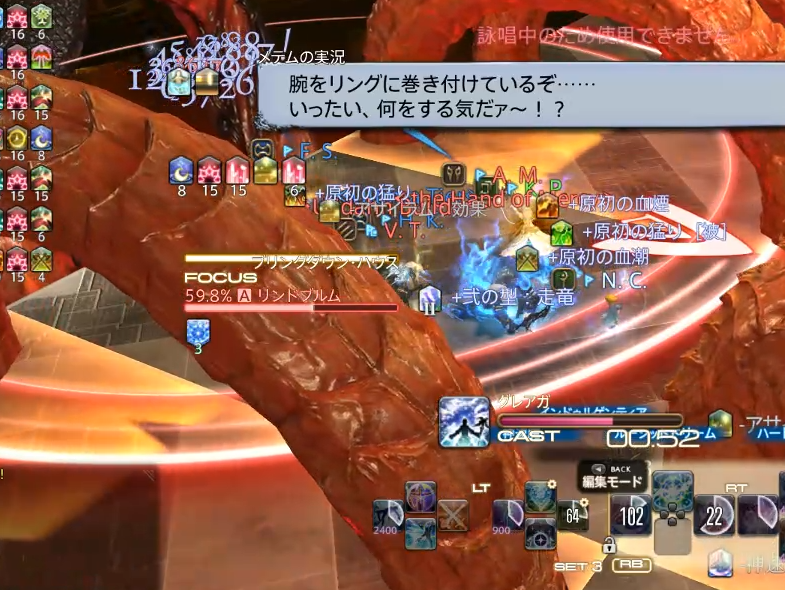Target リンドブルム from the Focus target bar
The height and width of the screenshot is (590, 785).
pos(300,296)
